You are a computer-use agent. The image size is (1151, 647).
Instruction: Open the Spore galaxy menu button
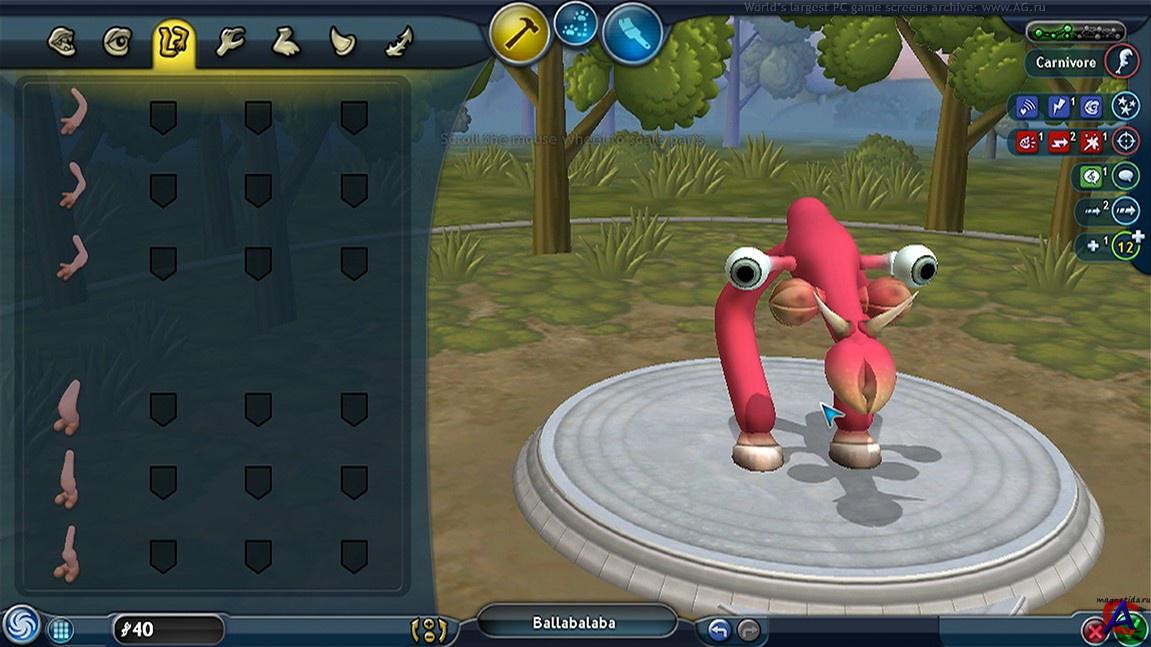(x=21, y=625)
